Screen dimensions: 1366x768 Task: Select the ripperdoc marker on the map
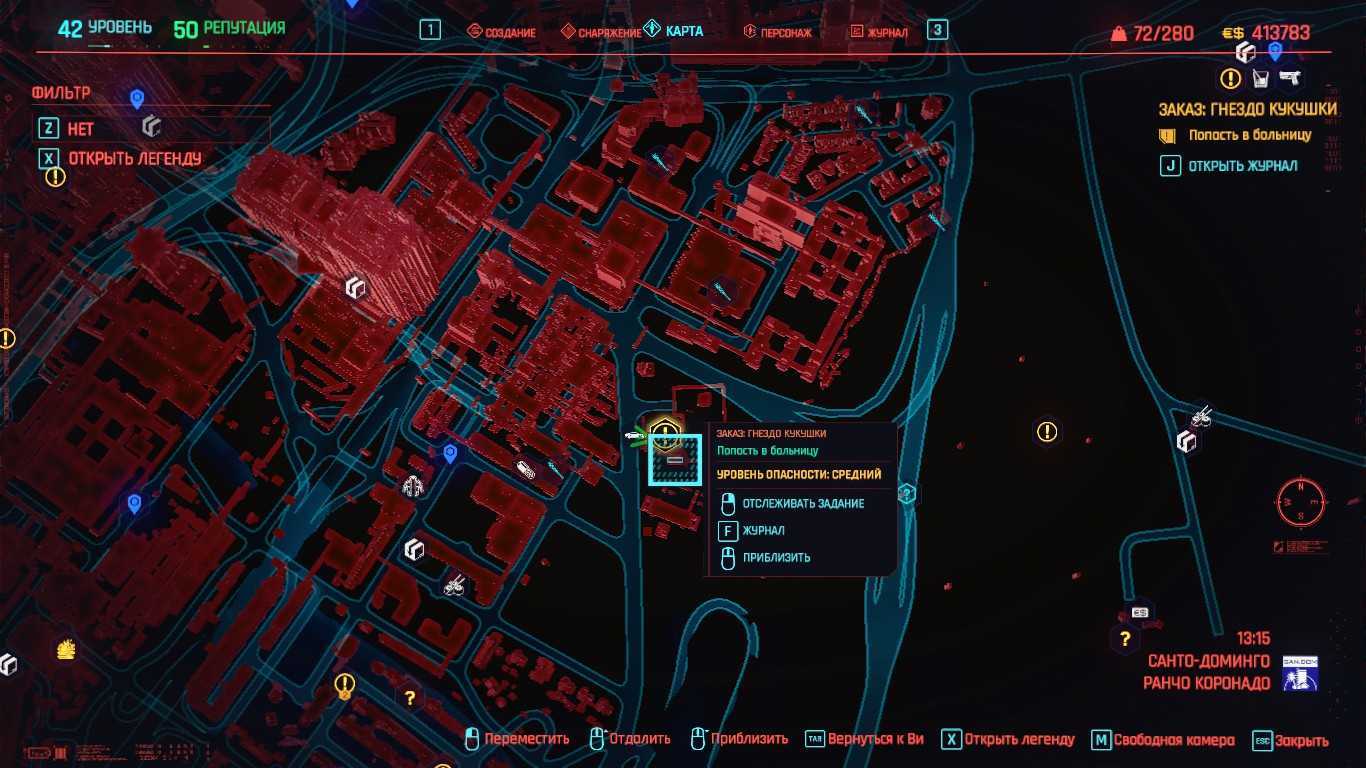coord(413,487)
